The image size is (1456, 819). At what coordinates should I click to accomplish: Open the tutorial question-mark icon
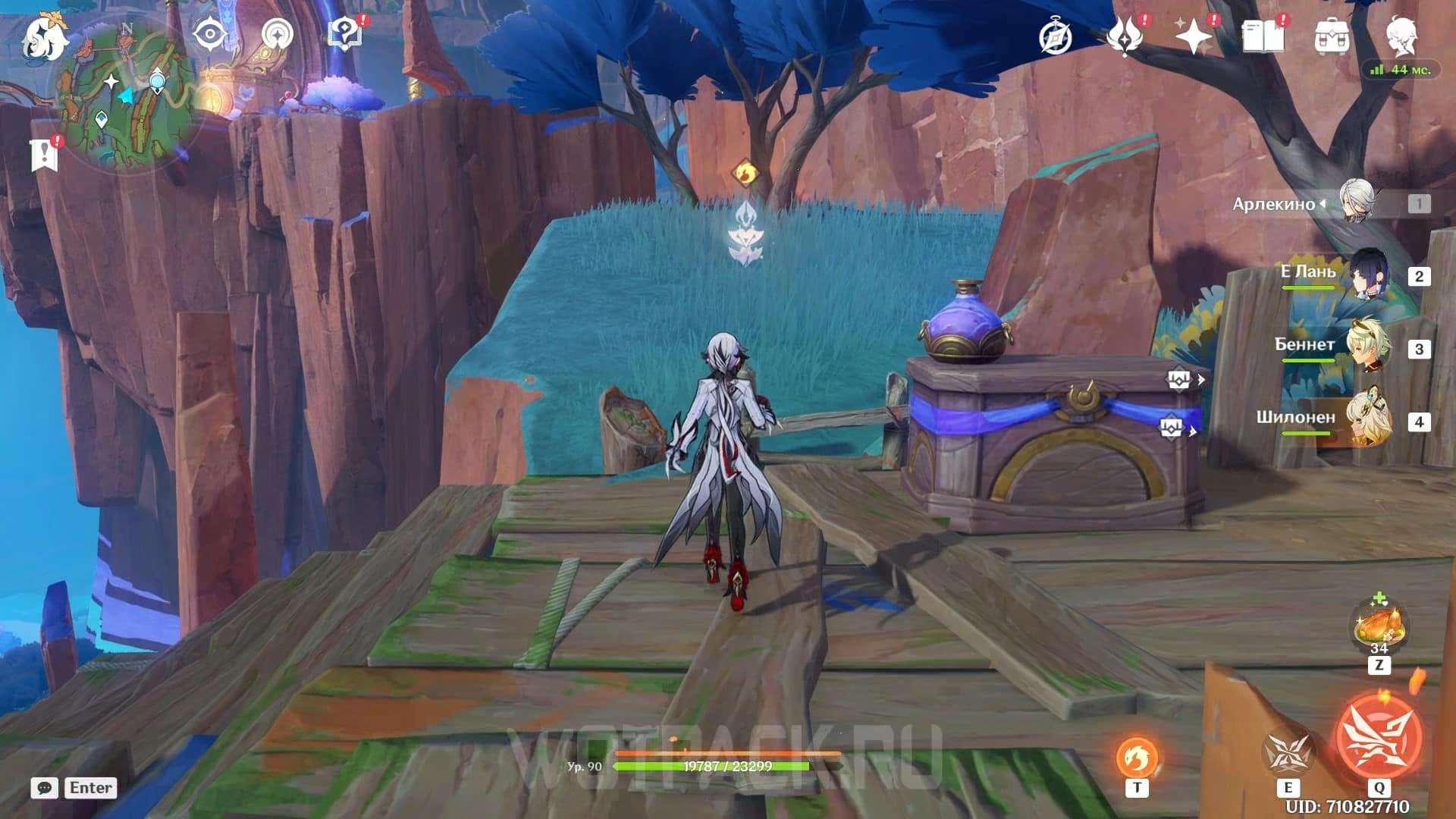click(345, 35)
